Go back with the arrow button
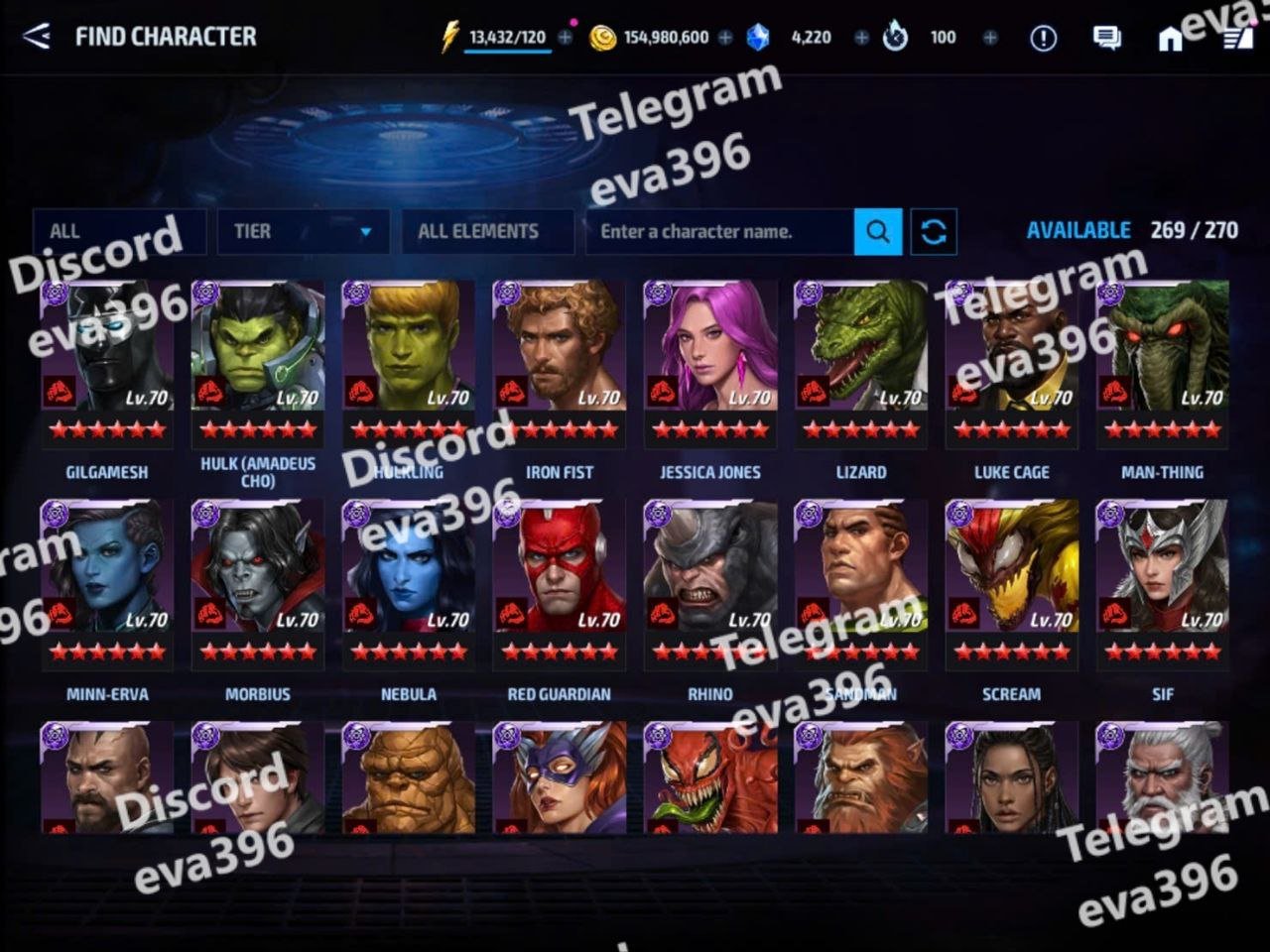Image resolution: width=1270 pixels, height=952 pixels. (x=37, y=37)
